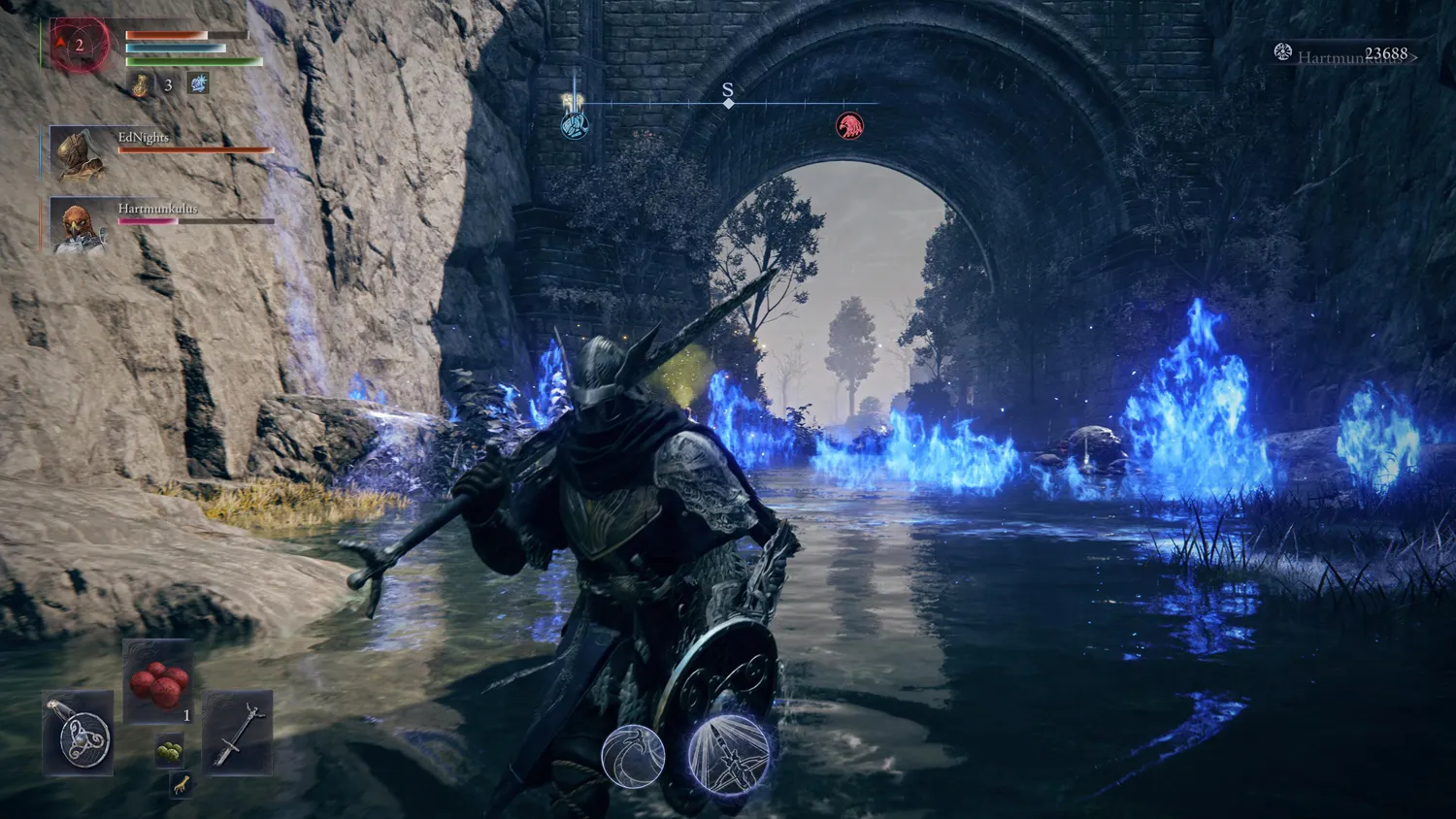Image resolution: width=1456 pixels, height=819 pixels.
Task: Select teammate EdNights' portrait
Action: (78, 152)
